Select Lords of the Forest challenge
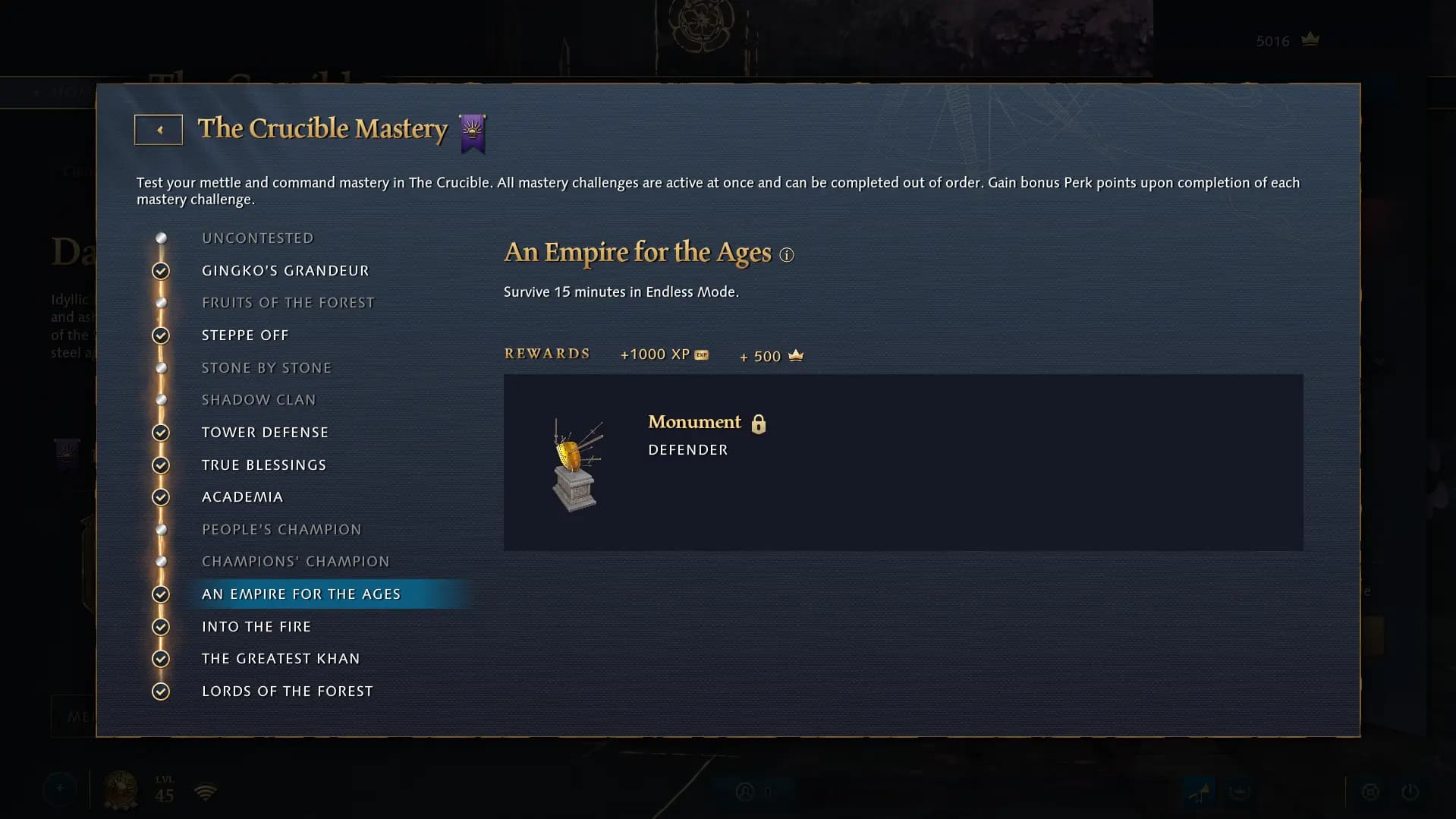 (287, 691)
